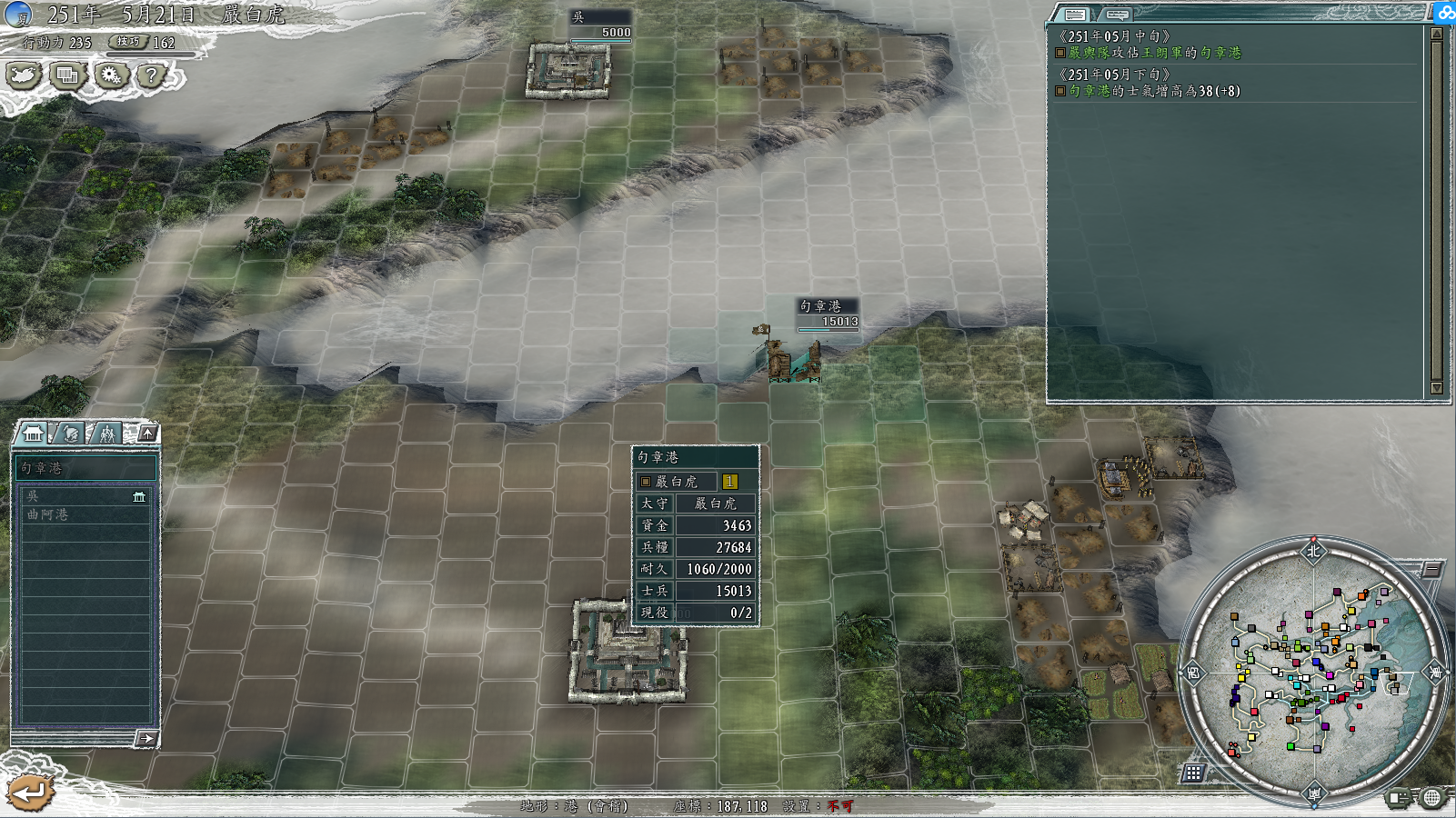The height and width of the screenshot is (818, 1456).
Task: Open the China map overview button
Action: pos(24,75)
